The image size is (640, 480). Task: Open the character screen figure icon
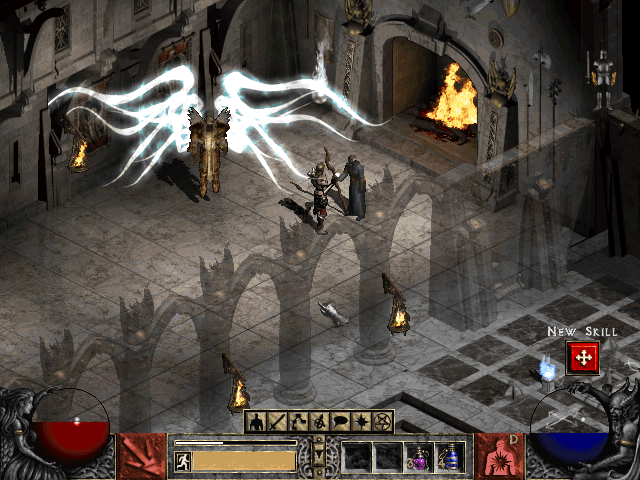[257, 422]
